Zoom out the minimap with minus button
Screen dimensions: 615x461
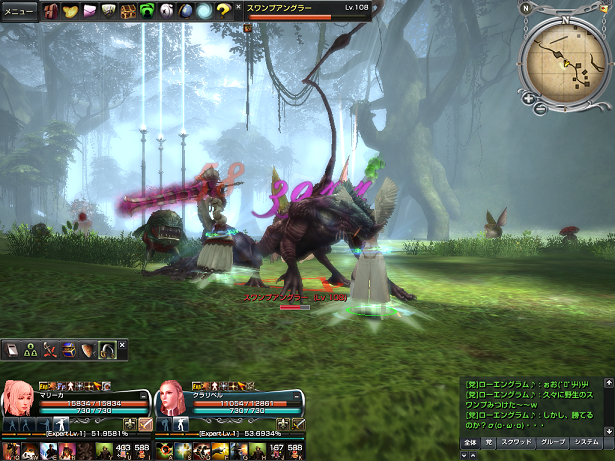(x=540, y=106)
